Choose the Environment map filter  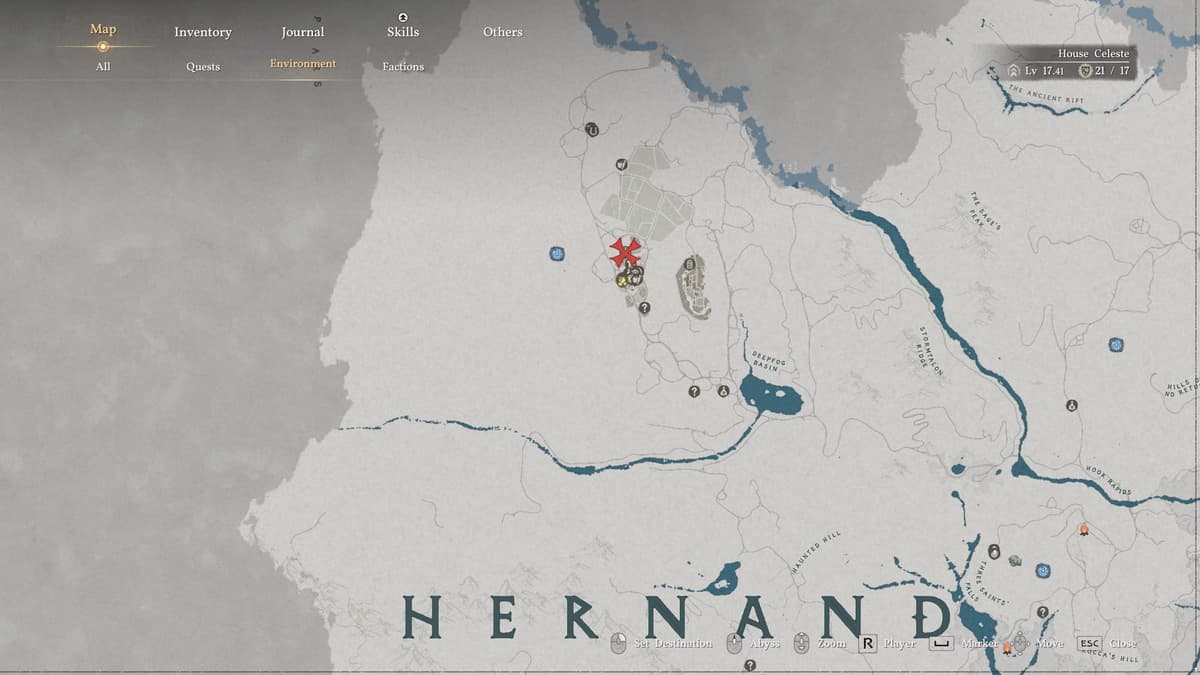pyautogui.click(x=302, y=64)
